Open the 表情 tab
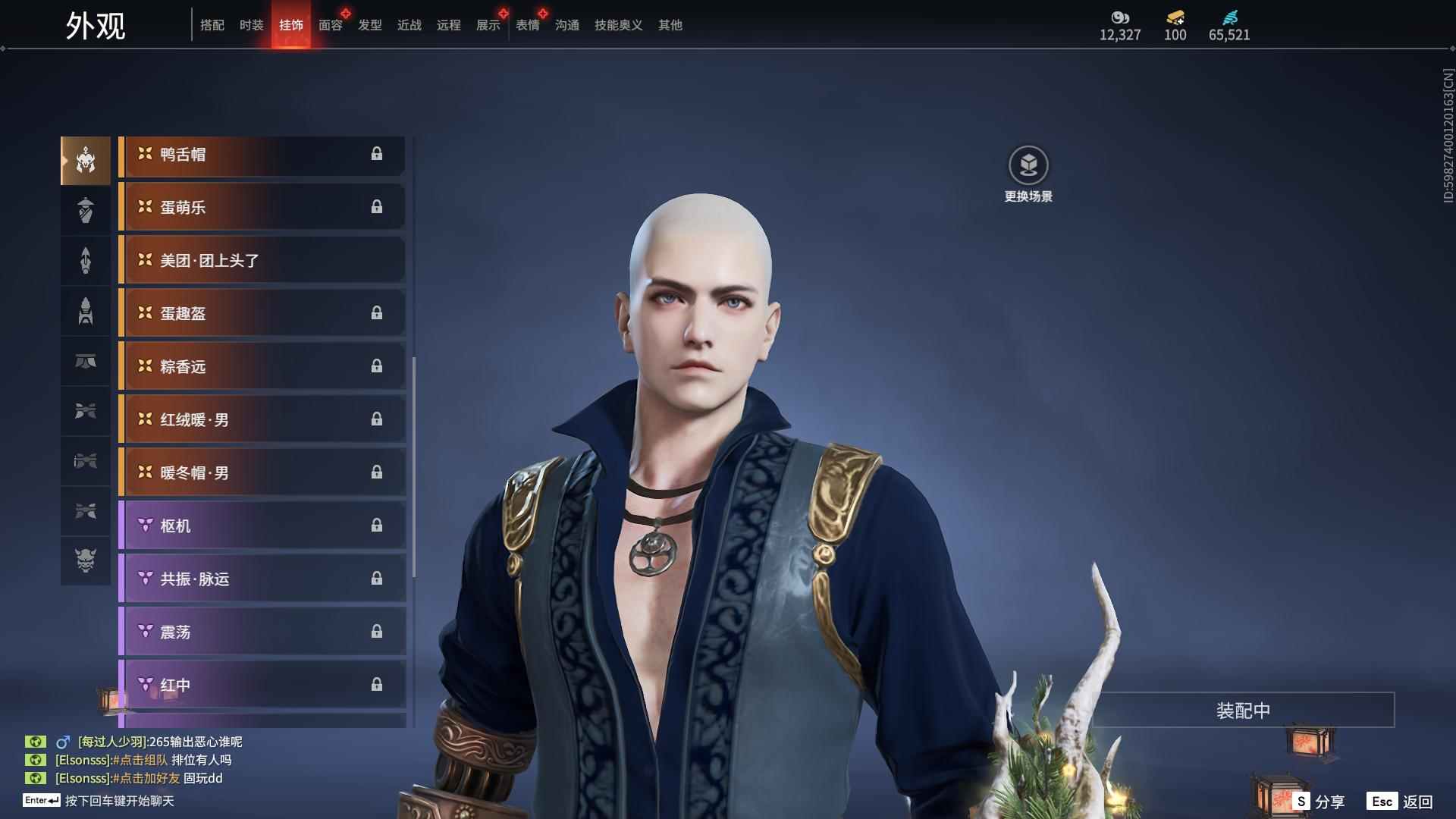This screenshot has height=819, width=1456. (527, 25)
